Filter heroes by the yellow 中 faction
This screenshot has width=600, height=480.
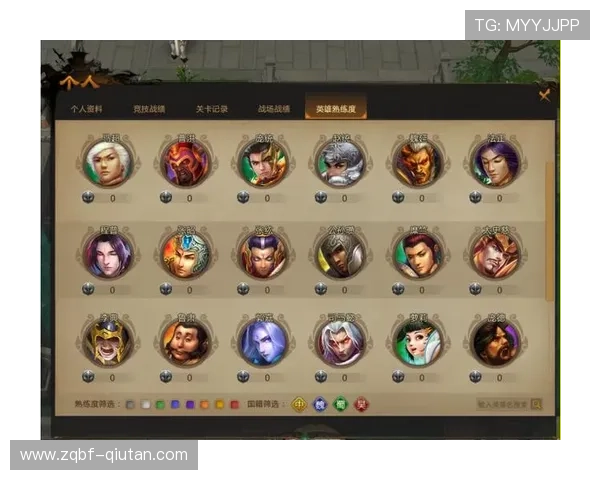pyautogui.click(x=298, y=404)
